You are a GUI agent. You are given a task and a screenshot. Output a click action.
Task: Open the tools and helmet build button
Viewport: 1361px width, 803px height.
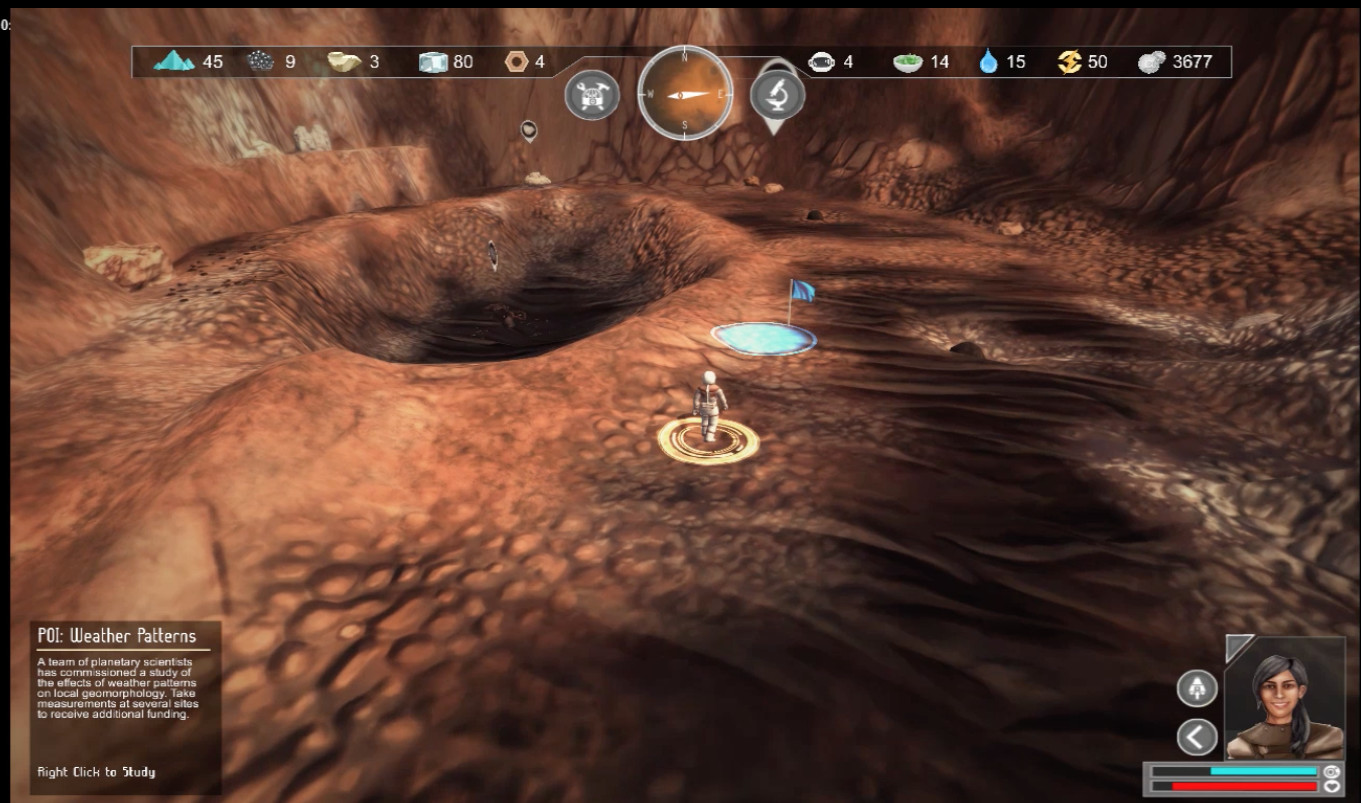pyautogui.click(x=592, y=95)
